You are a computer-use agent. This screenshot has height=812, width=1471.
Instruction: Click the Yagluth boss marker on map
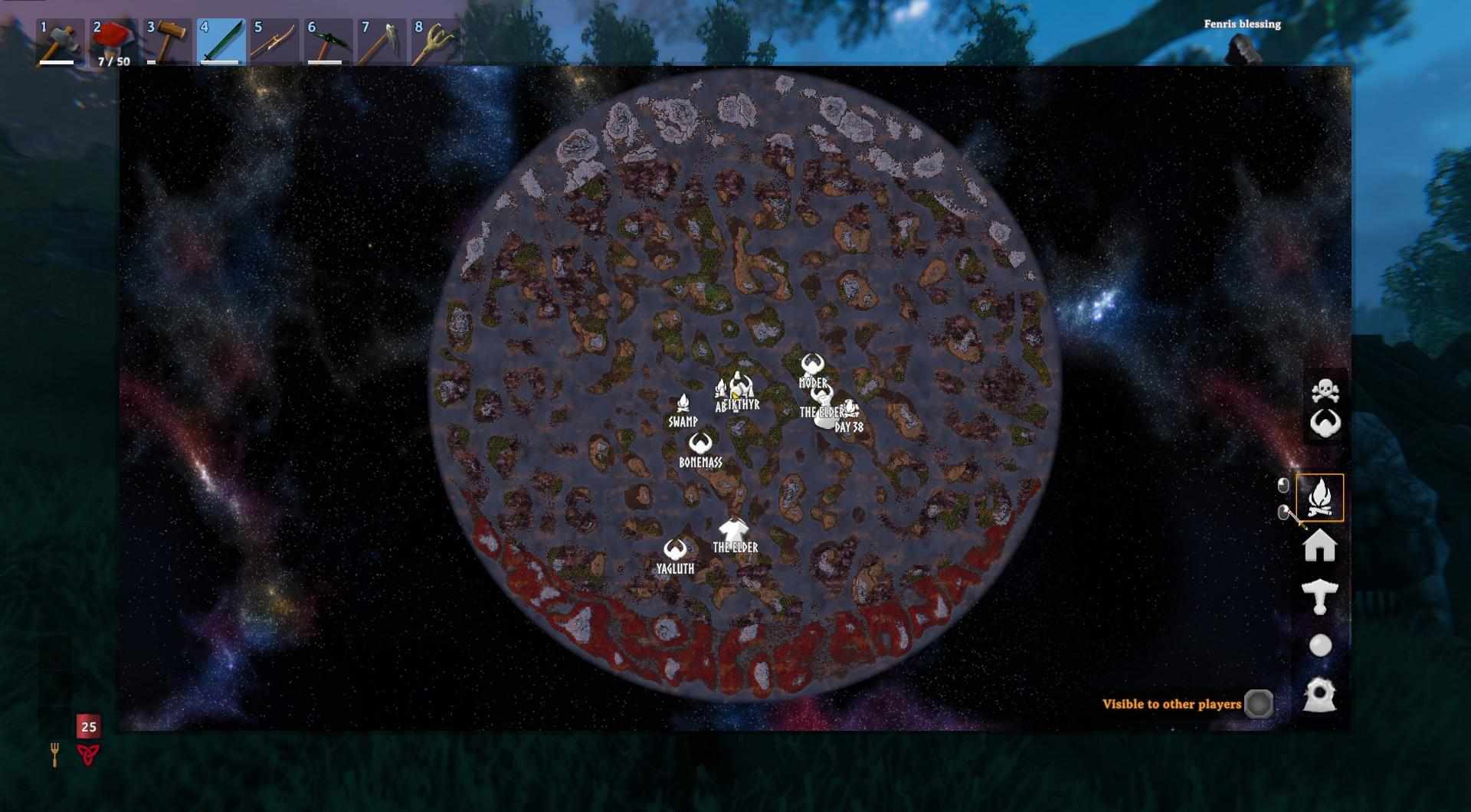pos(675,549)
